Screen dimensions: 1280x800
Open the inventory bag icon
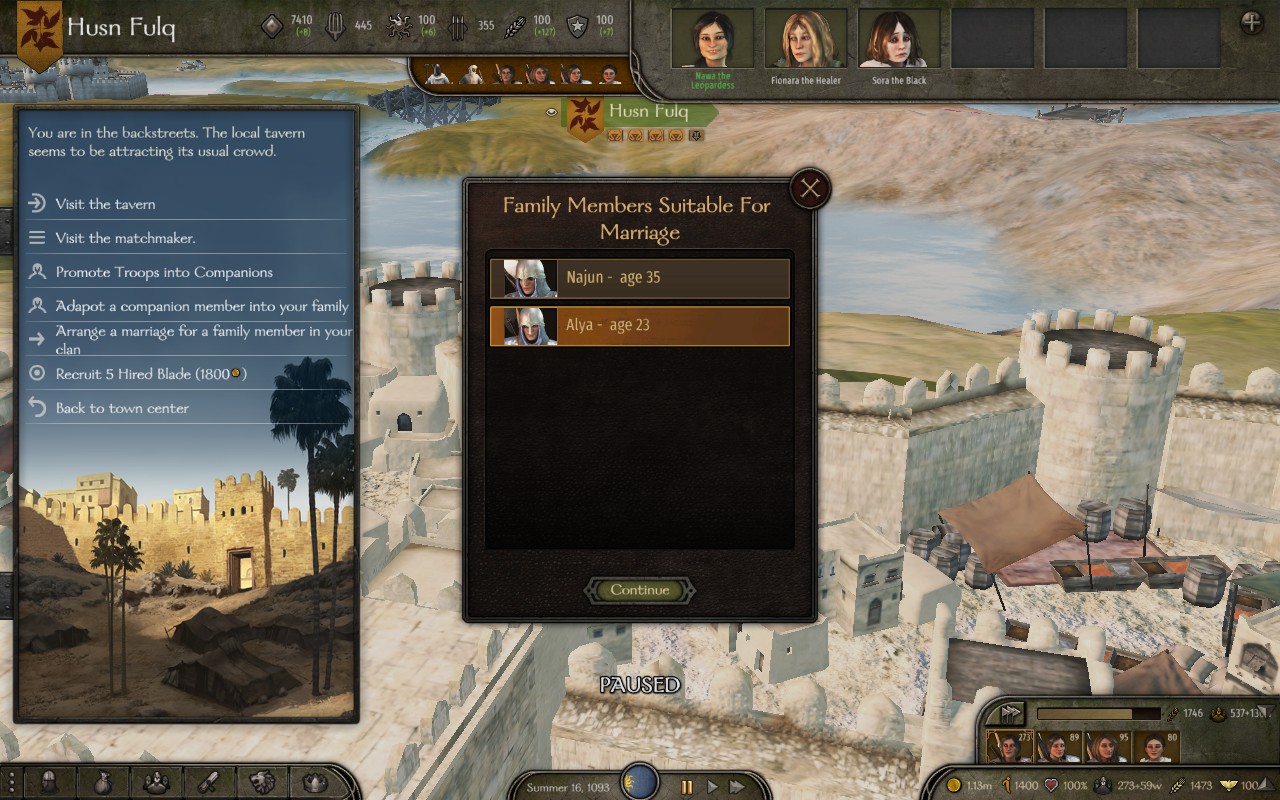click(x=103, y=782)
